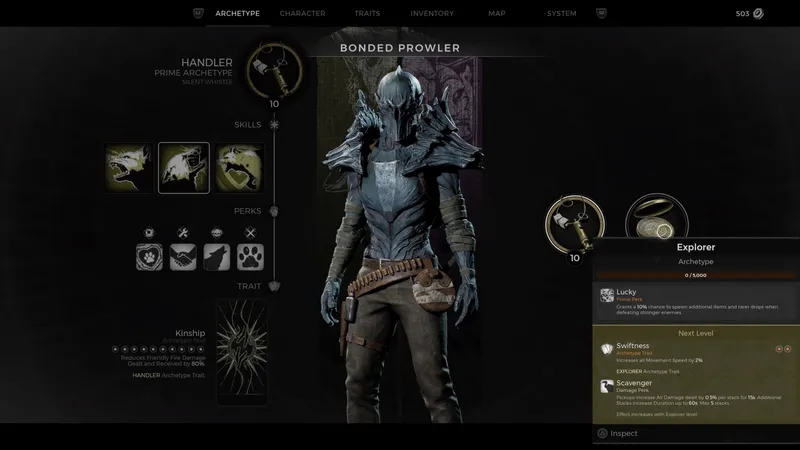
Task: Select the whistle archetype slot beside the pocket watch
Action: click(574, 222)
